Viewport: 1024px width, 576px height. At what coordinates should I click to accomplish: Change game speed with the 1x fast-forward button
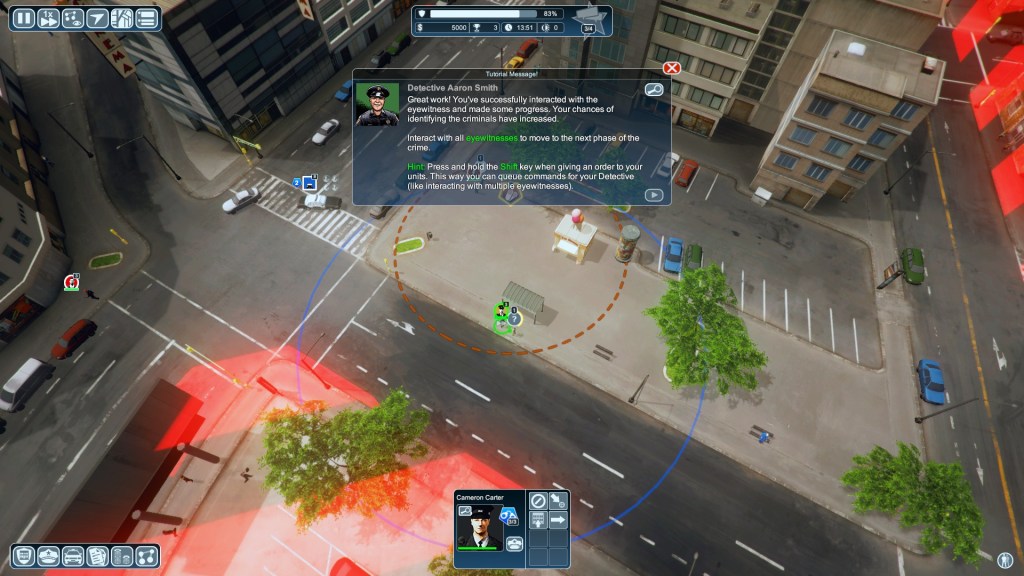pos(47,18)
